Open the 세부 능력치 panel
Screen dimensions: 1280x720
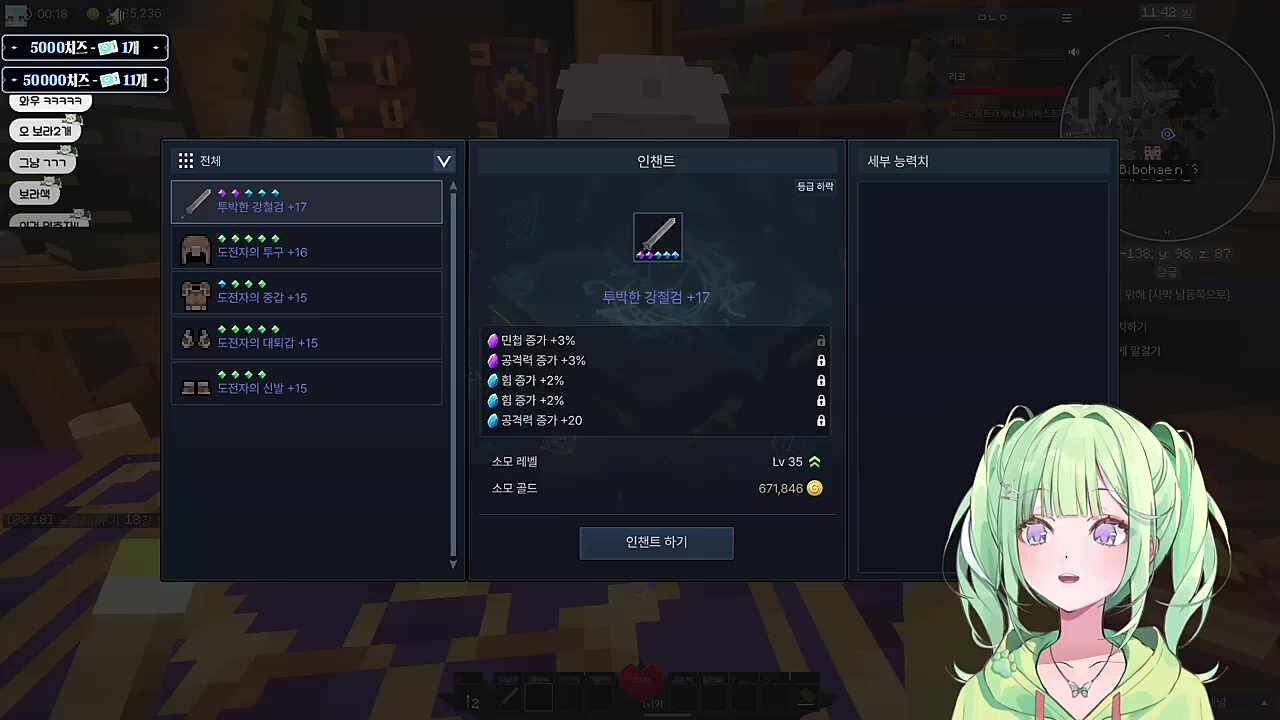click(x=897, y=161)
